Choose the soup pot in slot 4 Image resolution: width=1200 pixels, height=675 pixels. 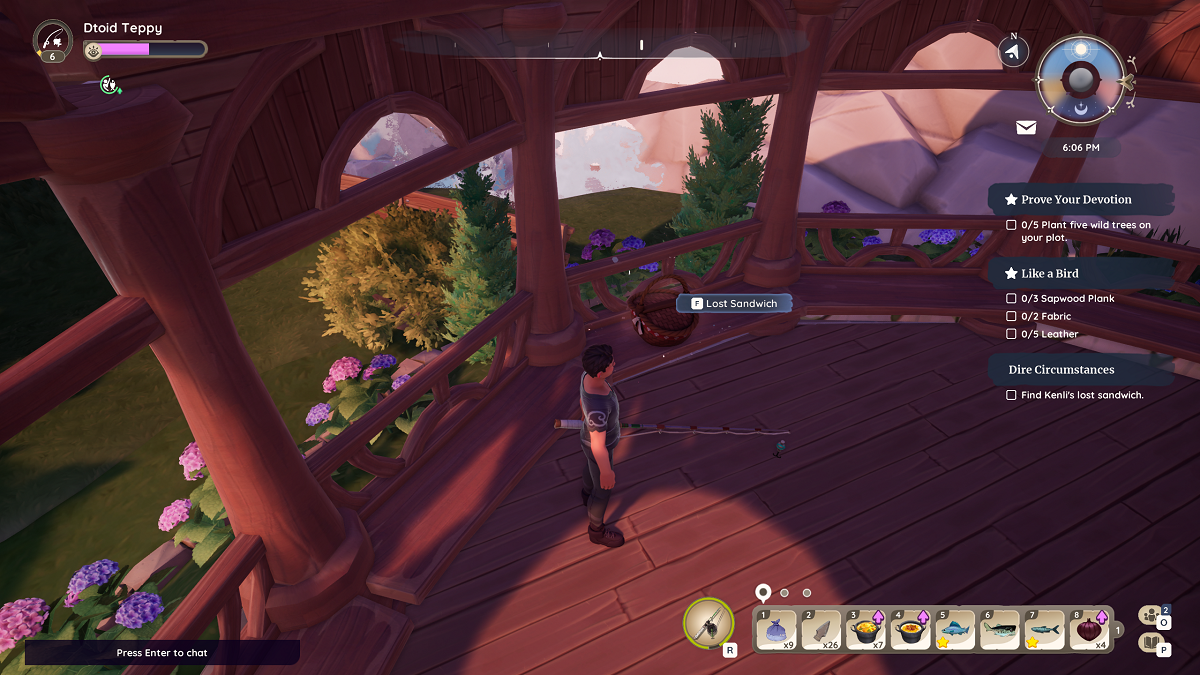pyautogui.click(x=909, y=630)
